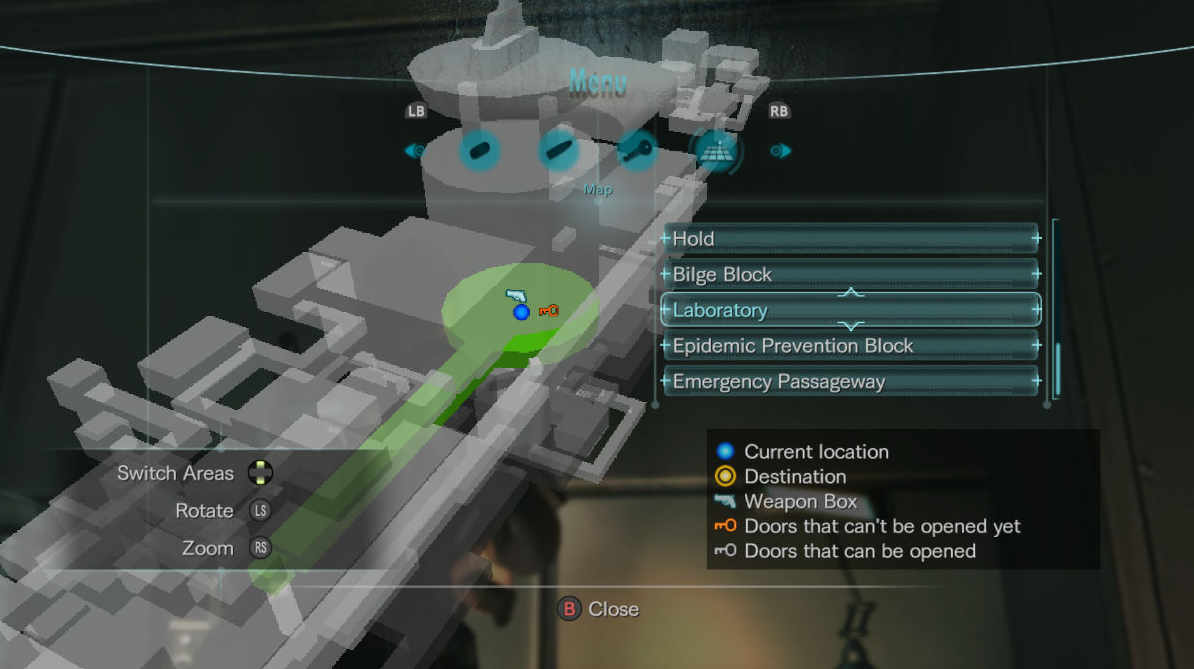This screenshot has height=669, width=1194.
Task: Open the Emergency Passageway area
Action: pyautogui.click(x=850, y=381)
